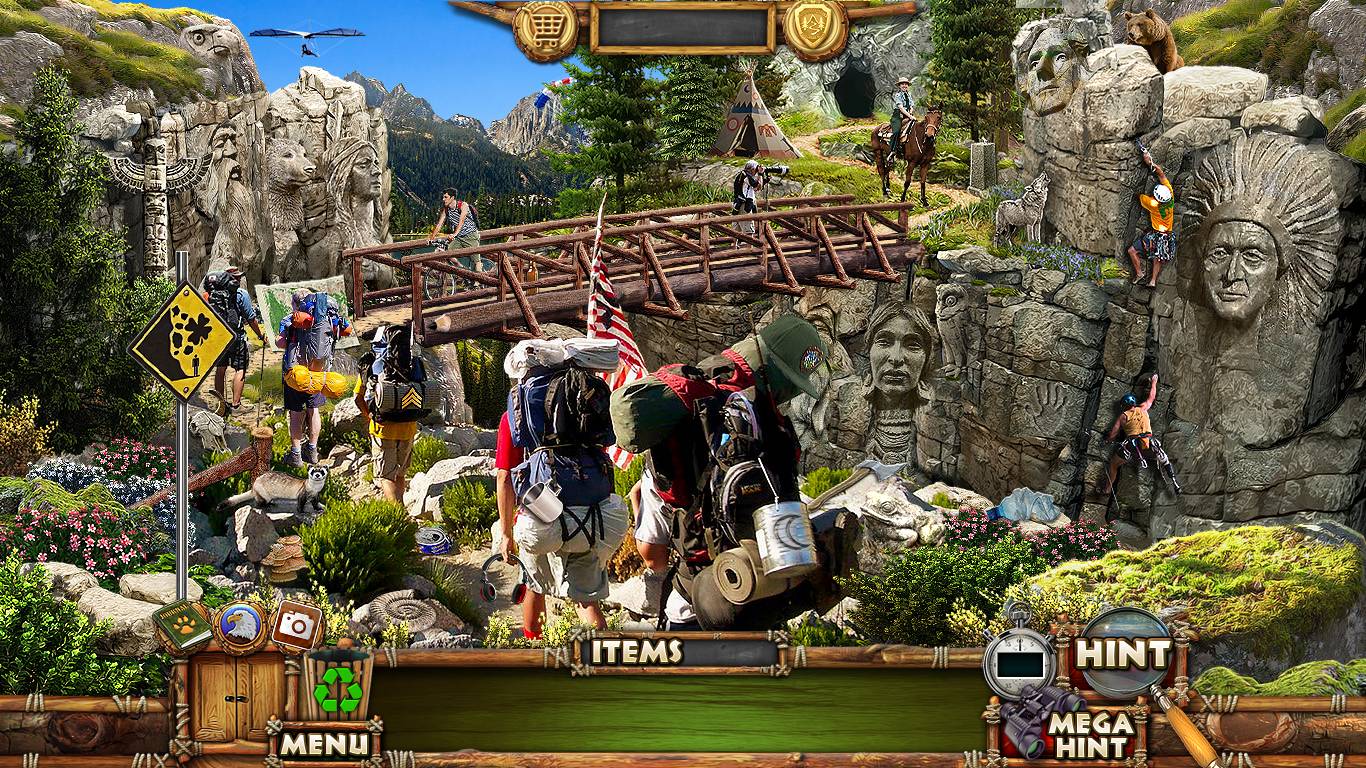Open the Menu button
The image size is (1366, 768).
point(324,743)
